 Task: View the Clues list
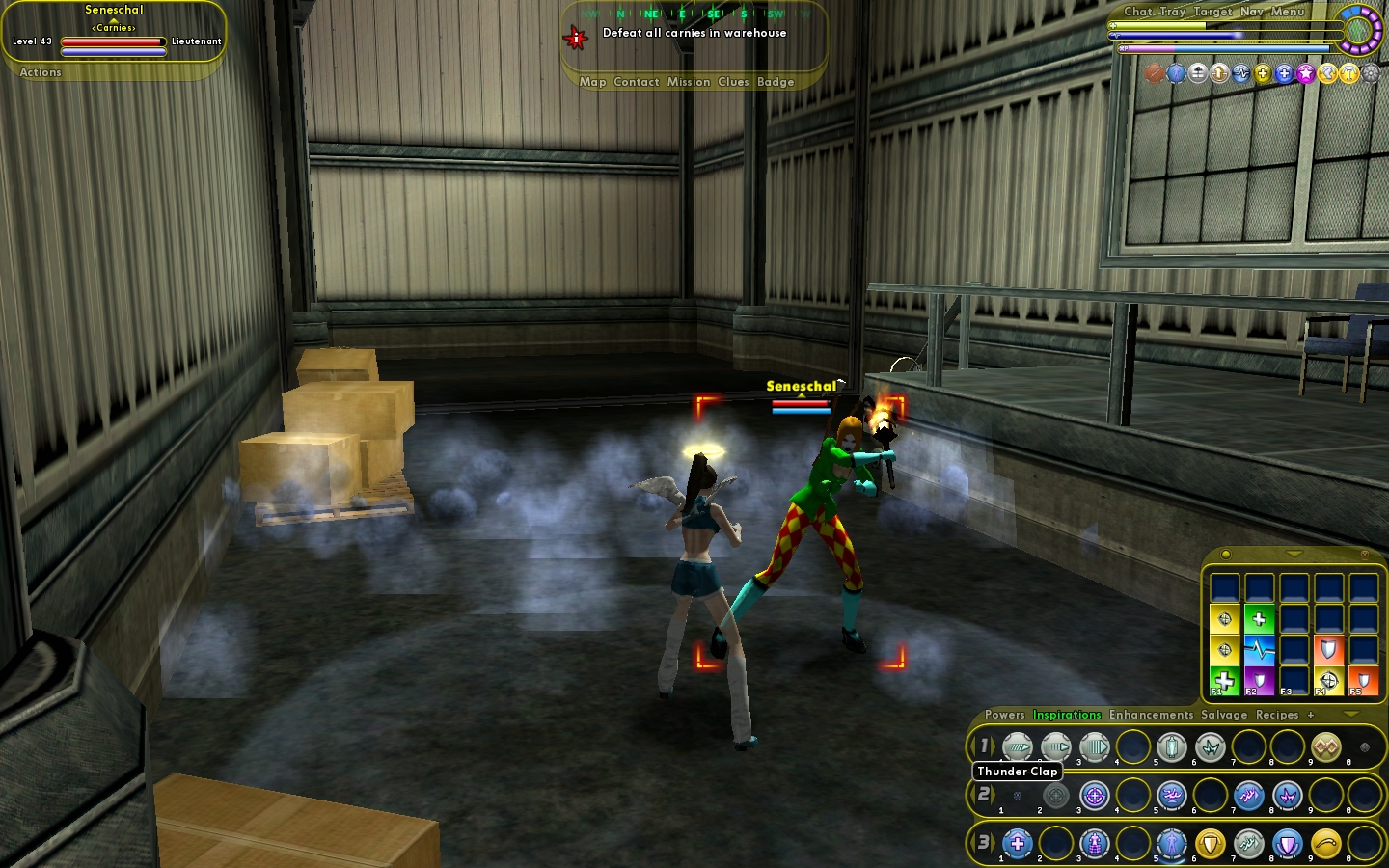click(x=733, y=82)
